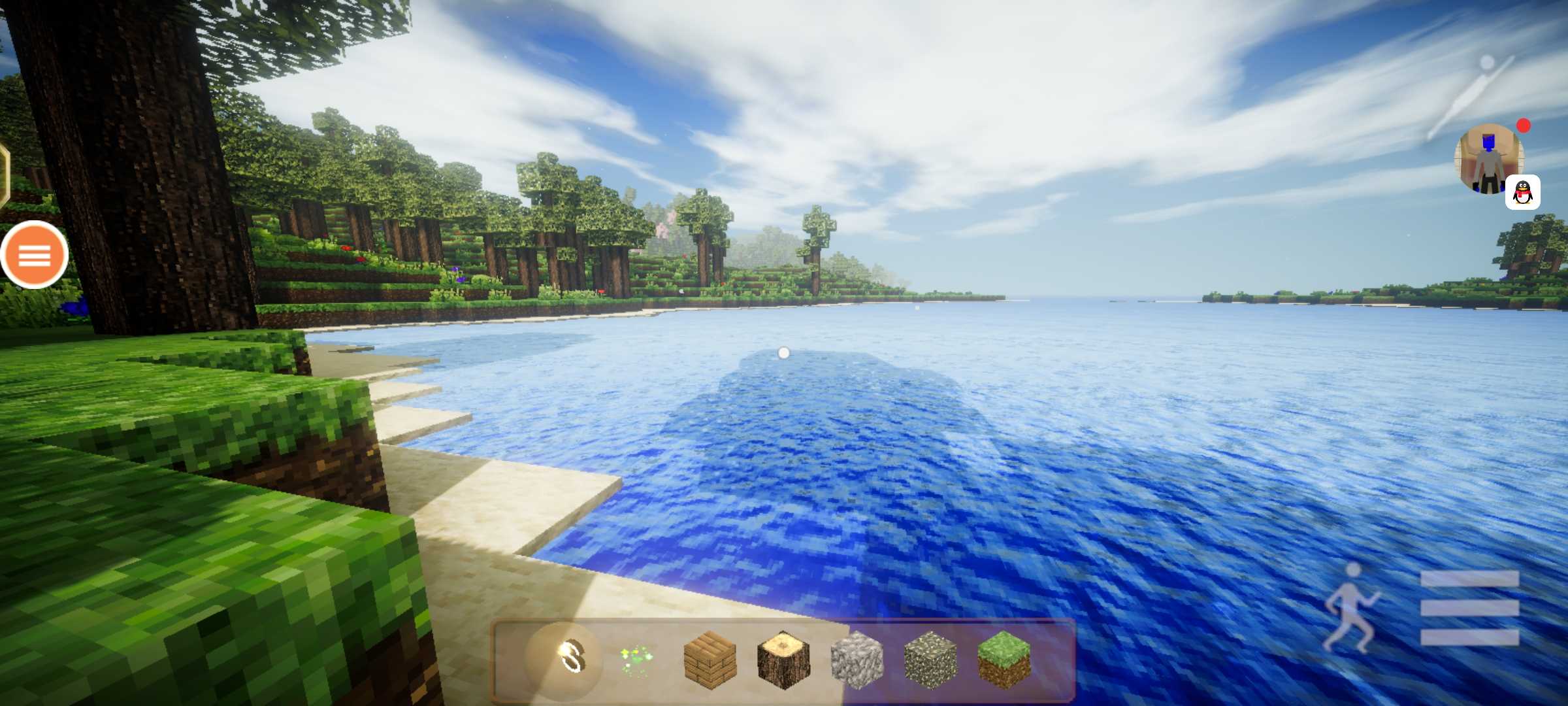Tap the three horizontal bars button

pos(1470,608)
